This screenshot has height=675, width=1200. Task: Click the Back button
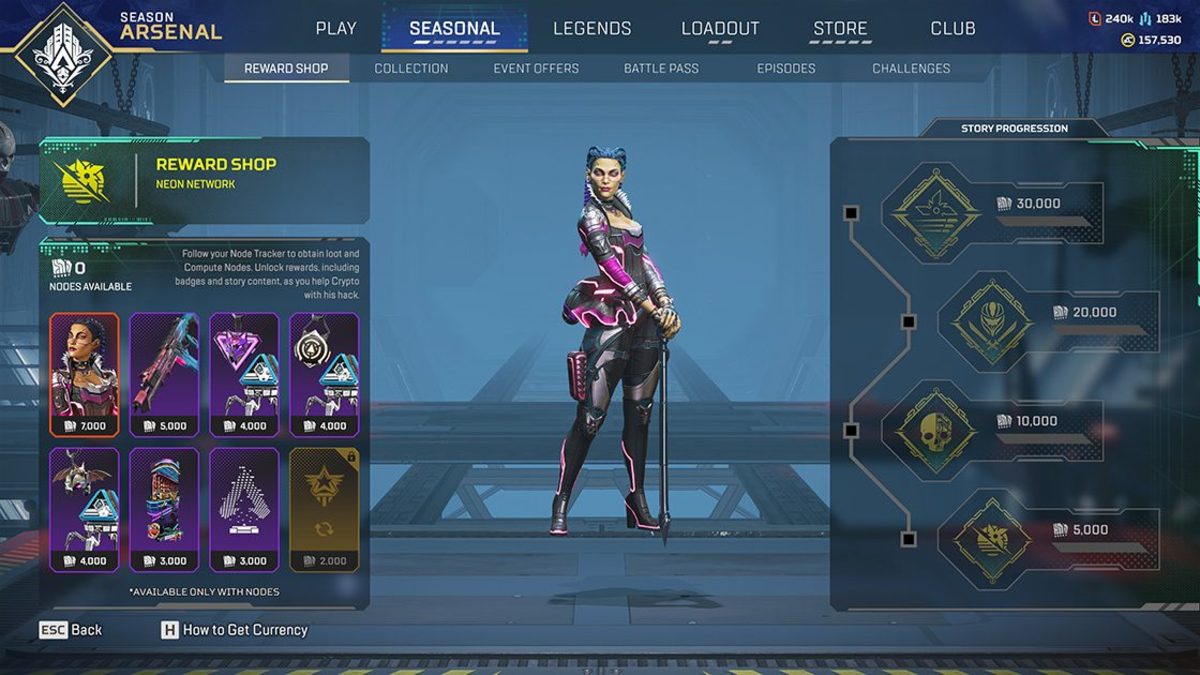tap(71, 630)
